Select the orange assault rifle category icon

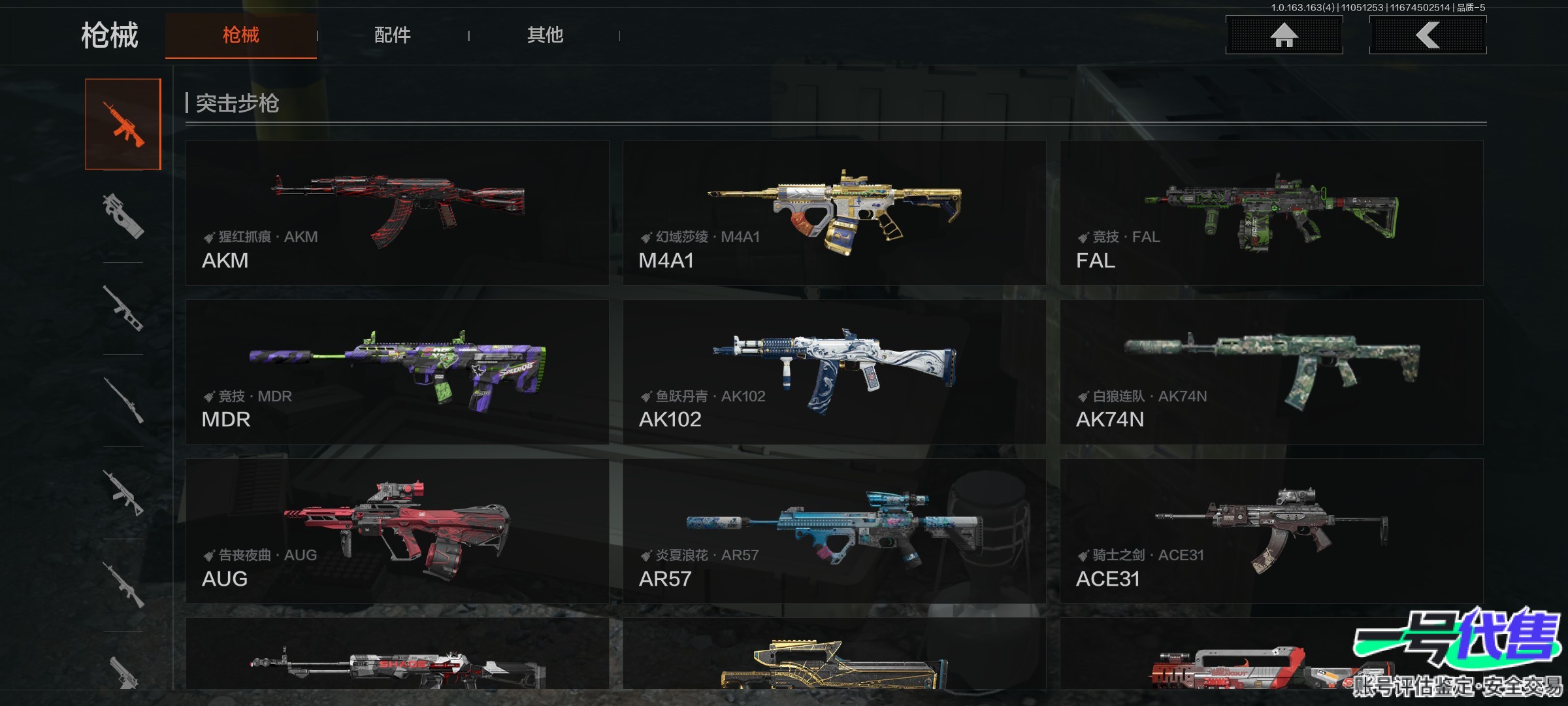click(123, 124)
